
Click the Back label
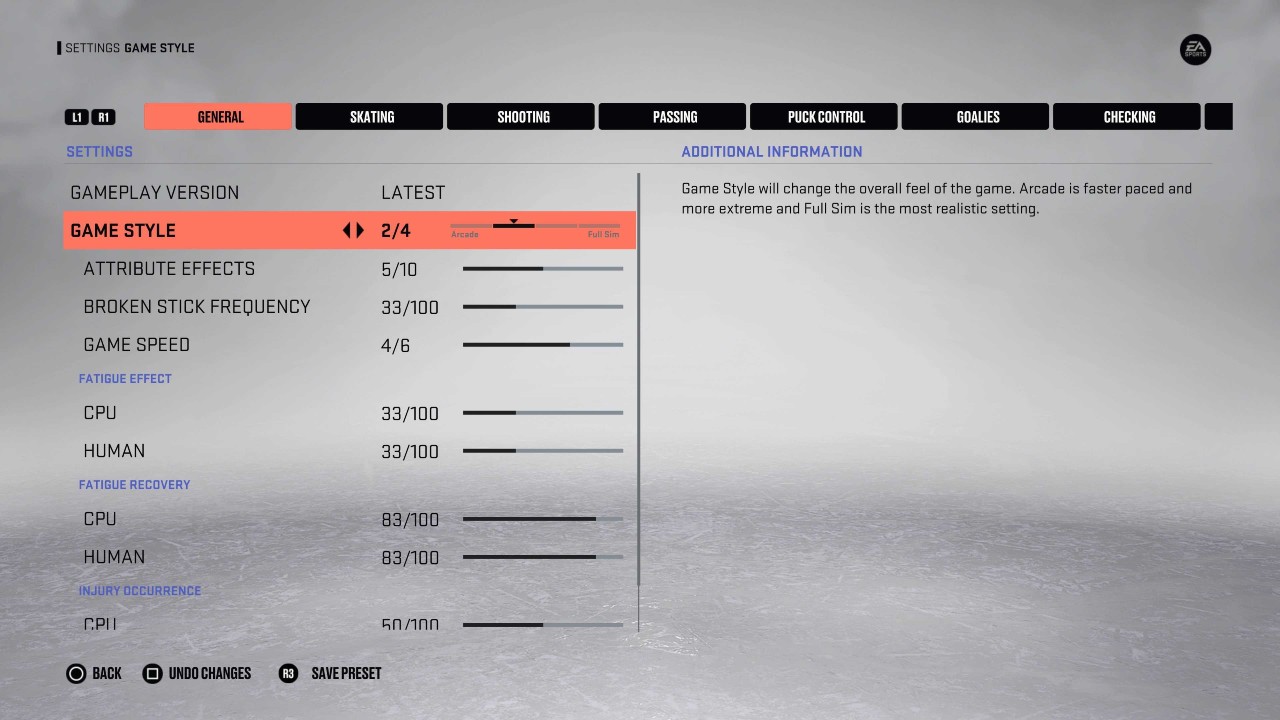click(106, 673)
